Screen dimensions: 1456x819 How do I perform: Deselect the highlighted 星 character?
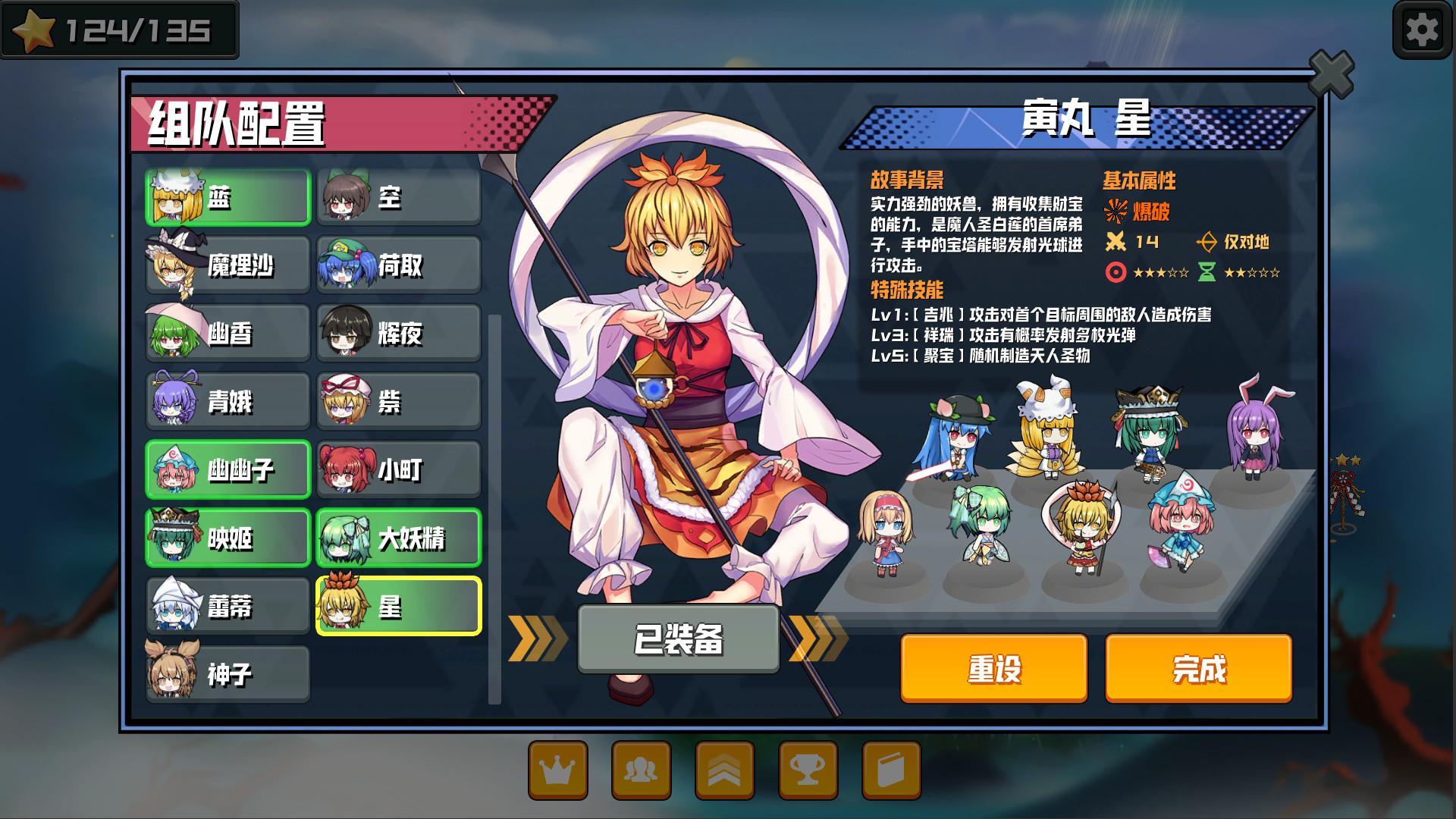[x=398, y=605]
